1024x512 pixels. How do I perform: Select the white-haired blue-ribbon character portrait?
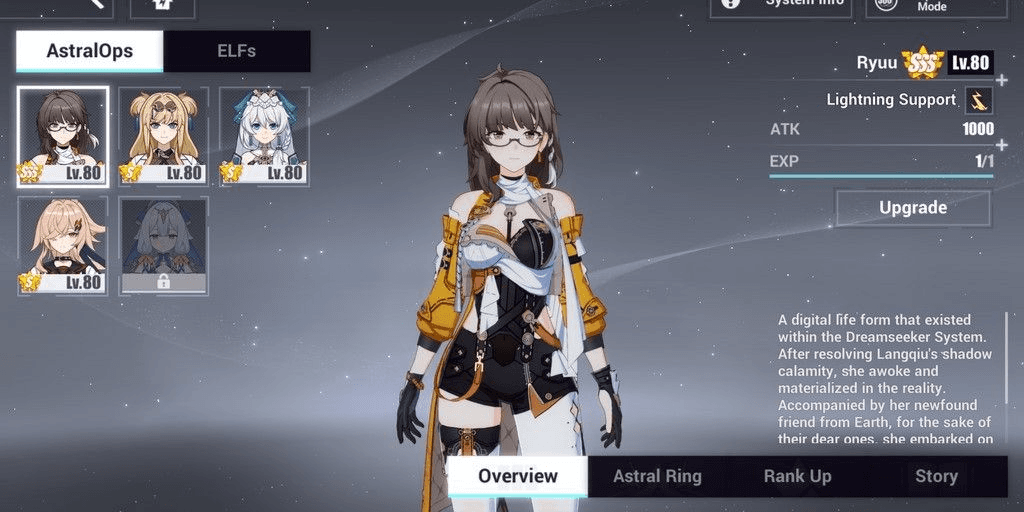[x=265, y=136]
